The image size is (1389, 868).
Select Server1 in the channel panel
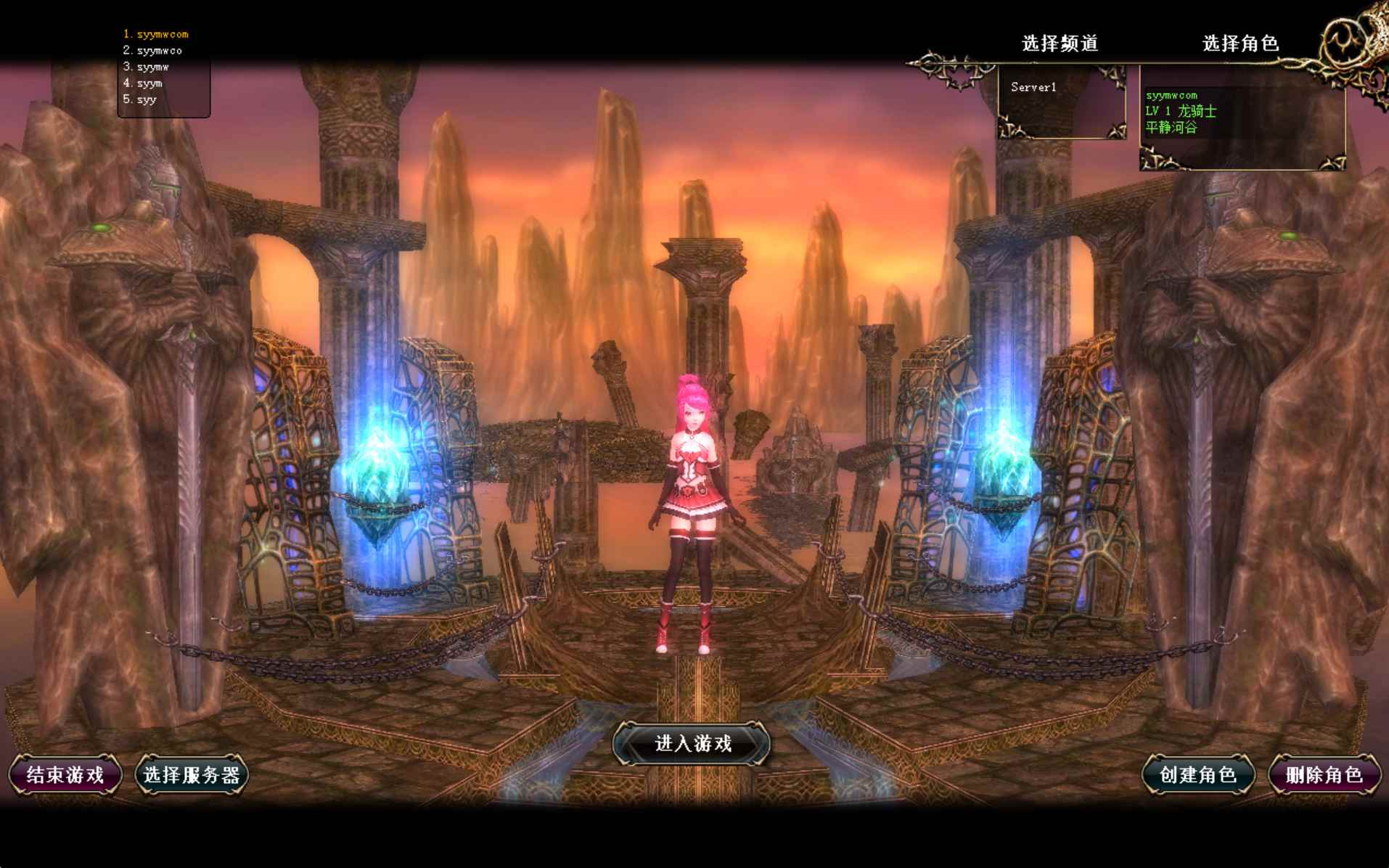1033,86
